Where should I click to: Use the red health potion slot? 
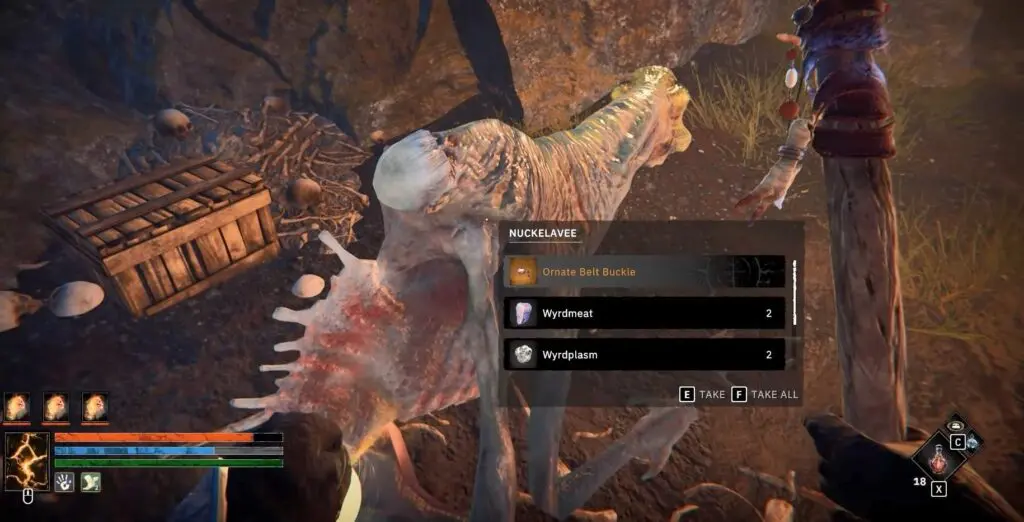938,461
